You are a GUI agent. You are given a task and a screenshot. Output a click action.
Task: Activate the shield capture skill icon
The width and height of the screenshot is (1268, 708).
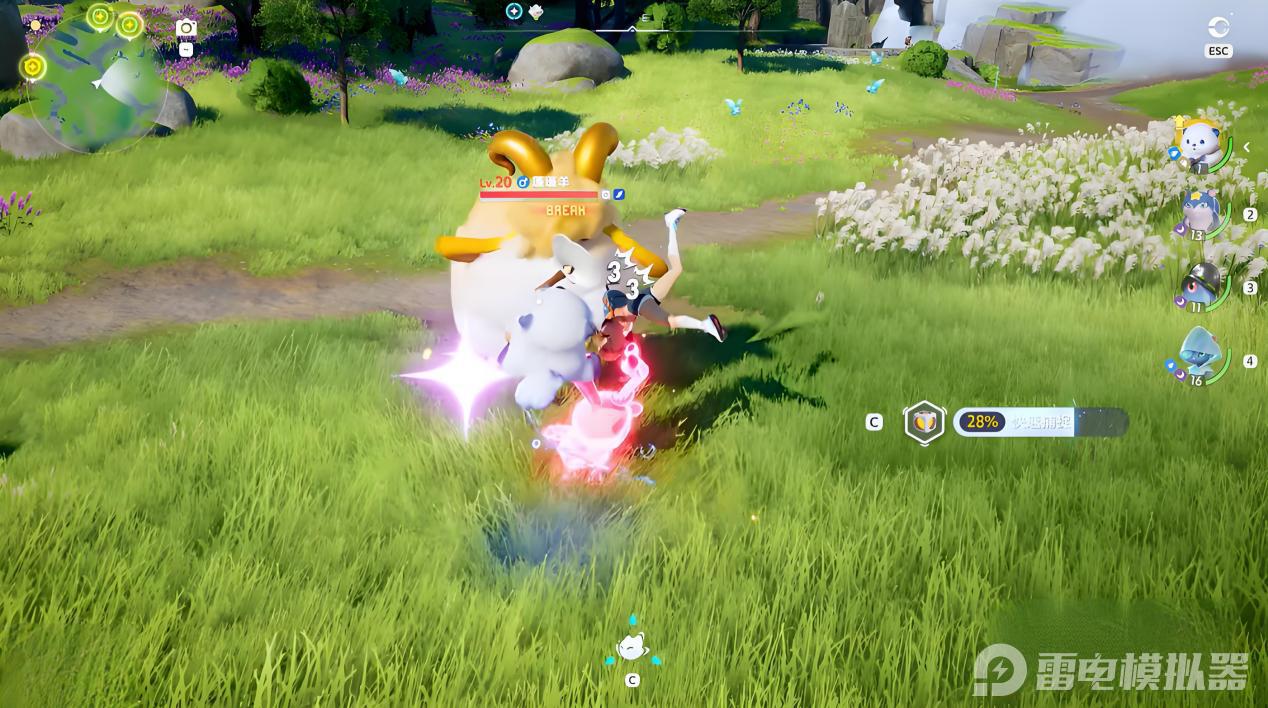pos(924,422)
